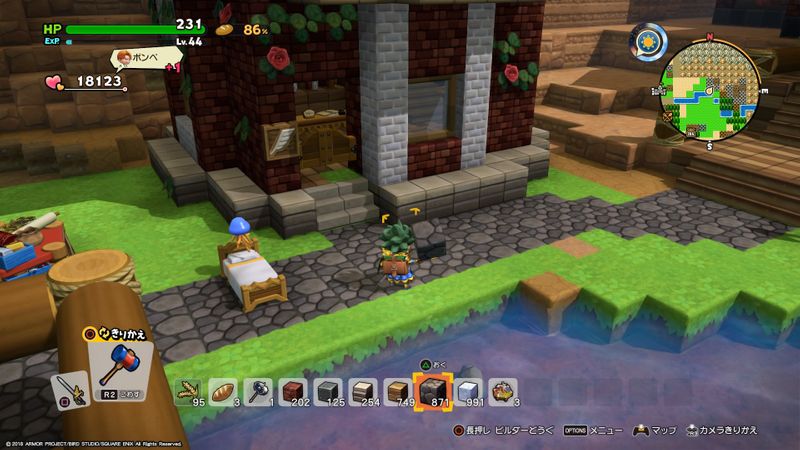Click the companion name tag ボンベ
The width and height of the screenshot is (800, 450).
pos(140,57)
